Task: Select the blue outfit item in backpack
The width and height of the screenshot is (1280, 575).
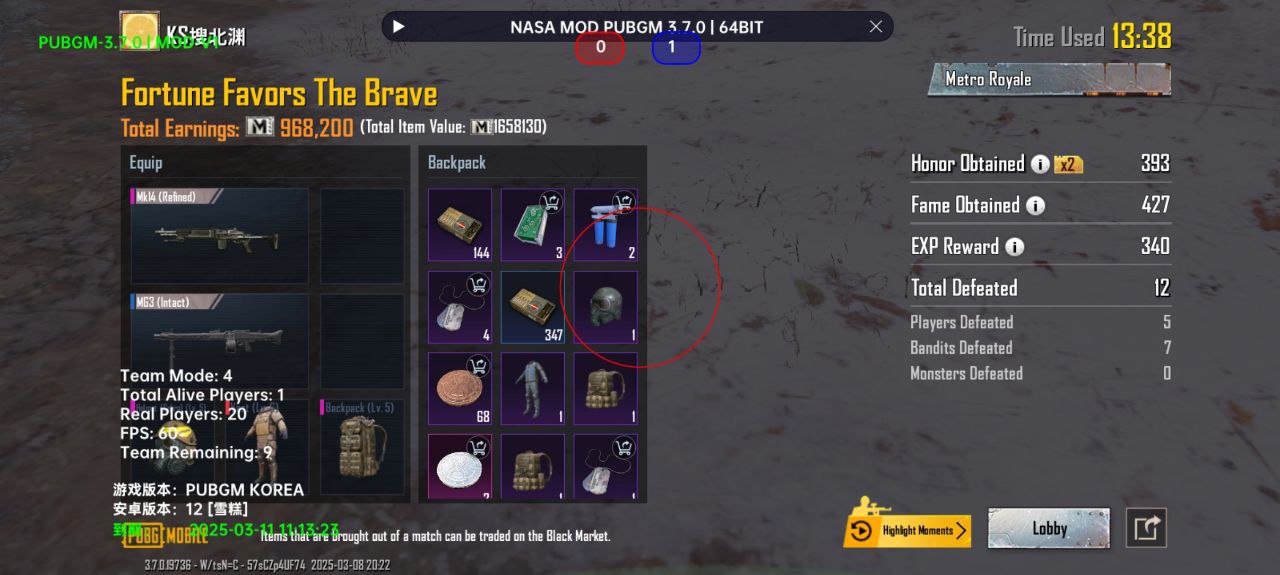Action: tap(533, 389)
